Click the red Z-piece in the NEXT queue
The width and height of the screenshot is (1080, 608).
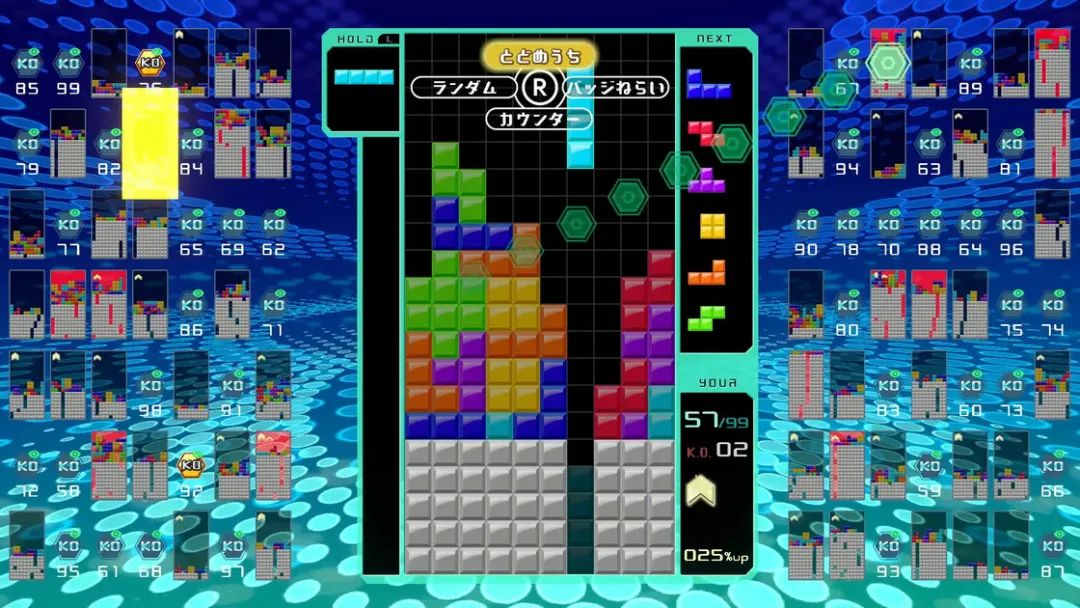(x=706, y=133)
